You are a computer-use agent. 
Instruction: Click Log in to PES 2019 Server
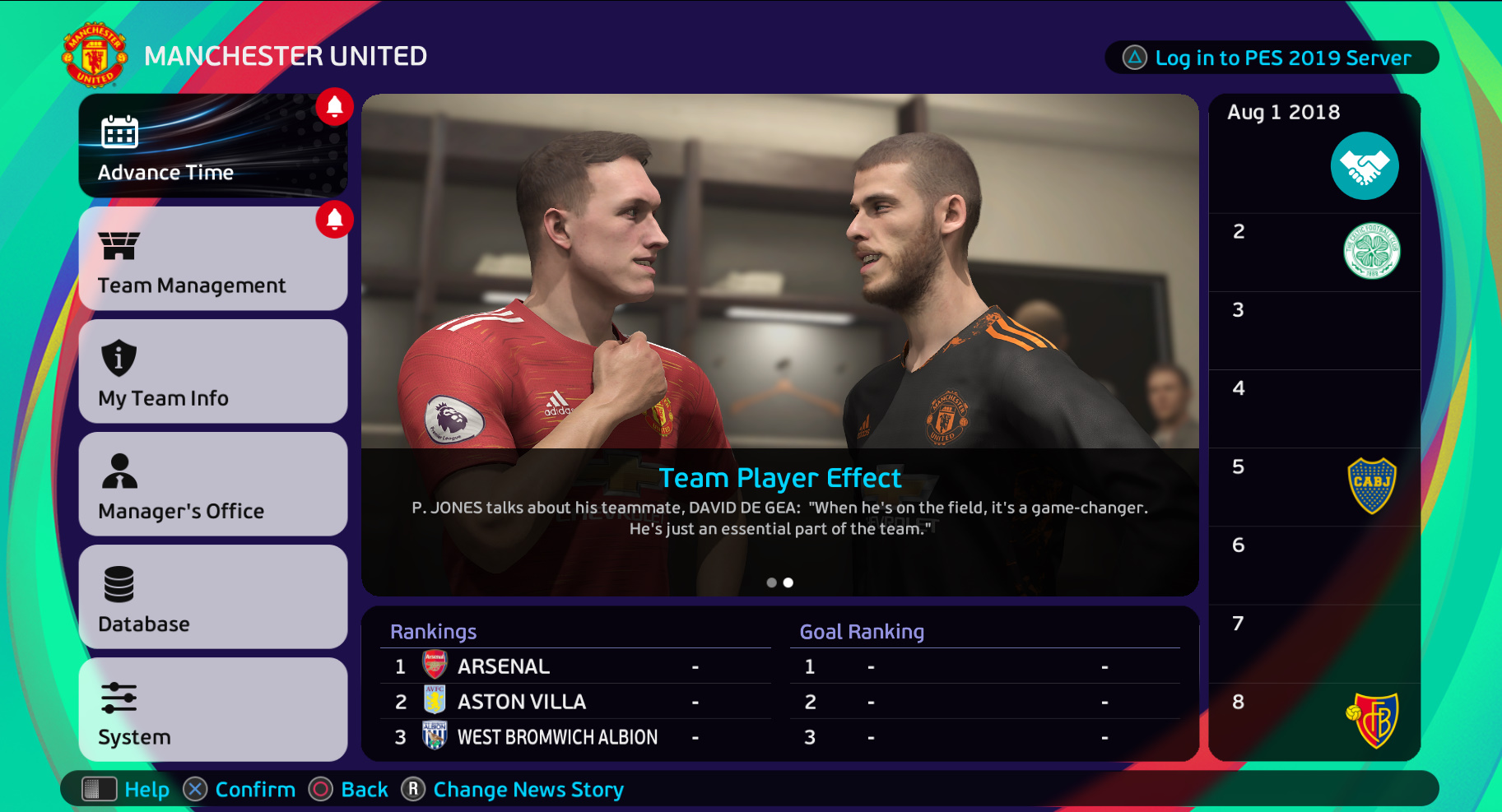(x=1272, y=58)
